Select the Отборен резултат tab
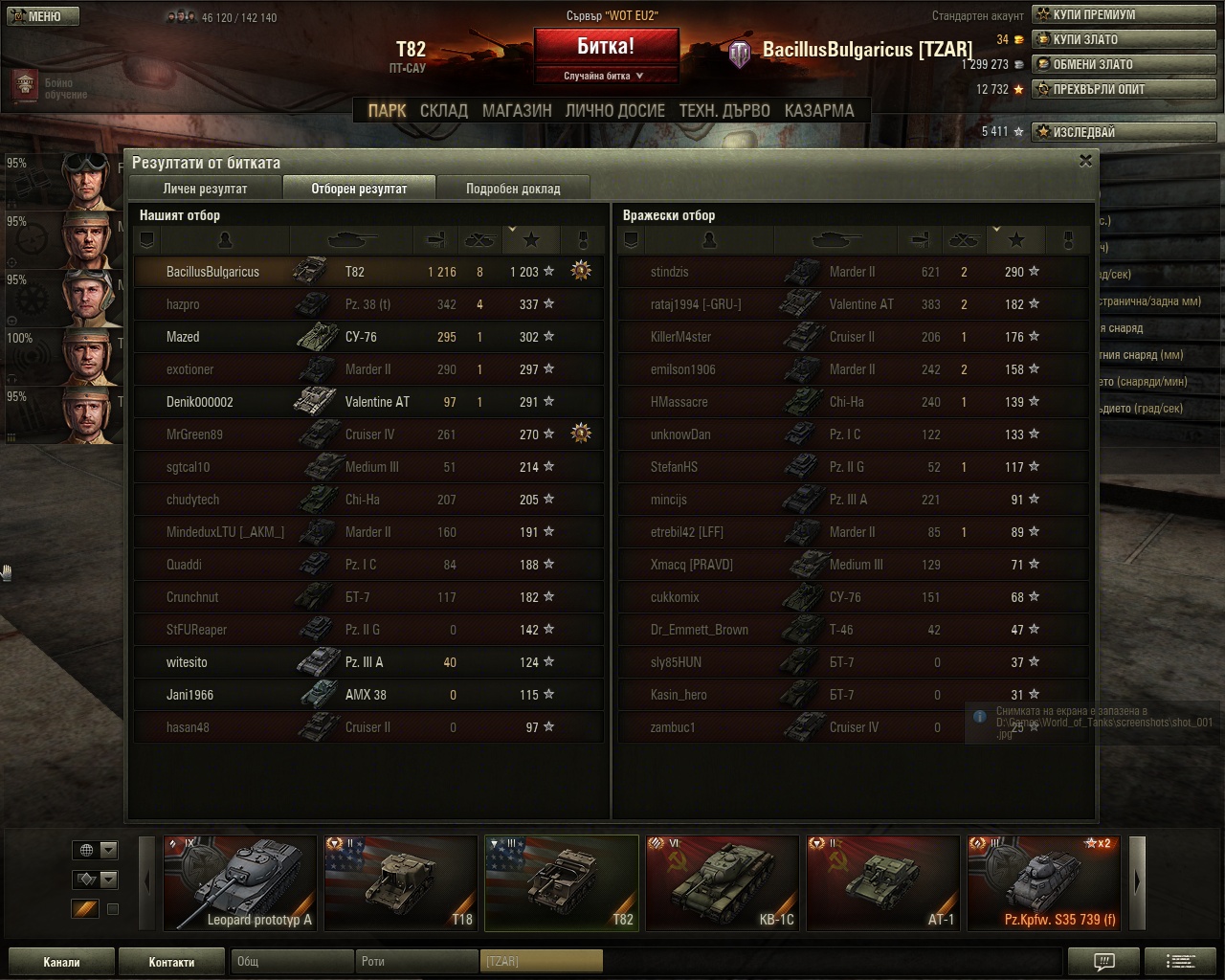 [x=359, y=189]
